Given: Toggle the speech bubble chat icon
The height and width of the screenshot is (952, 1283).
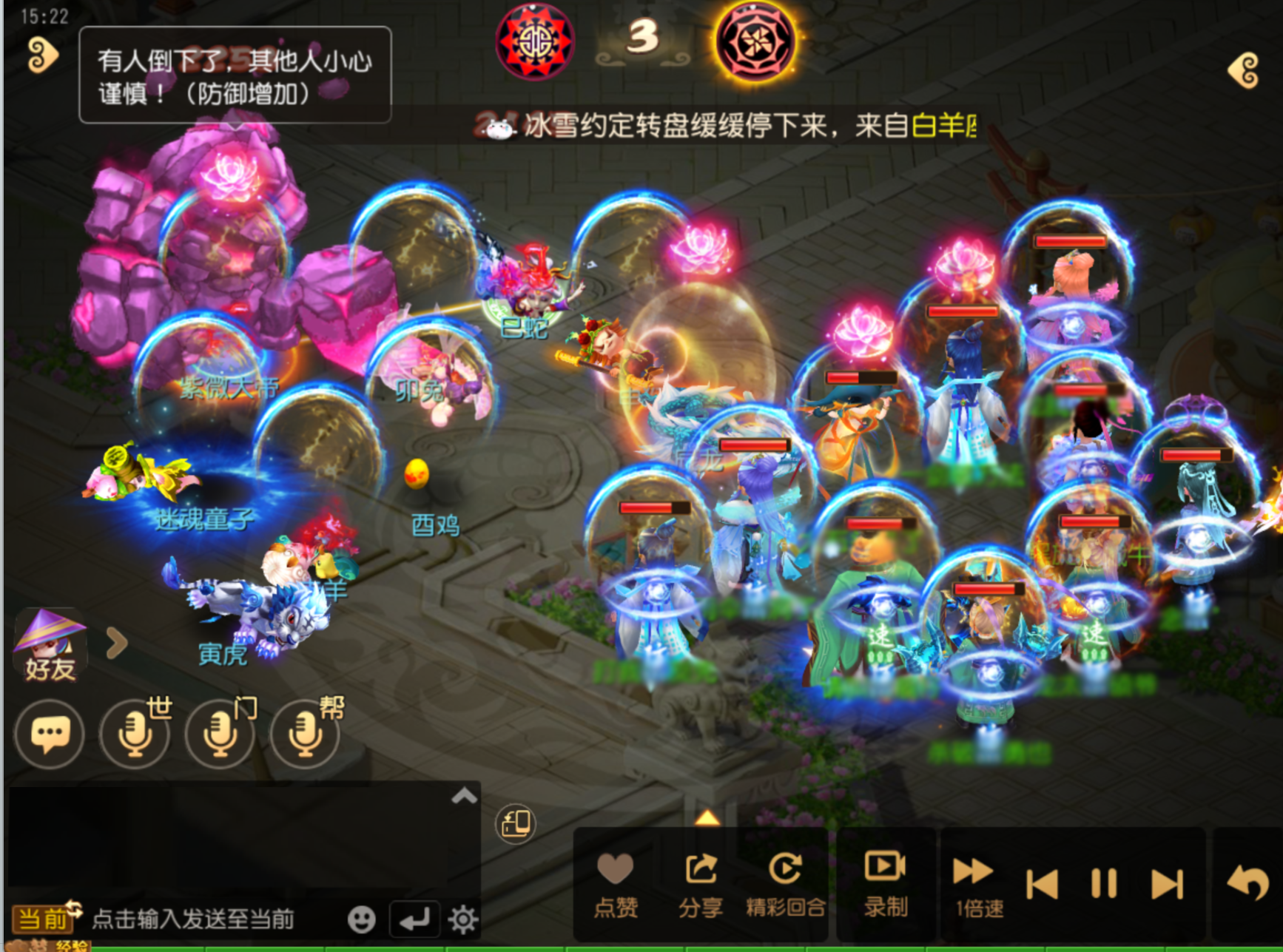Looking at the screenshot, I should pyautogui.click(x=49, y=734).
